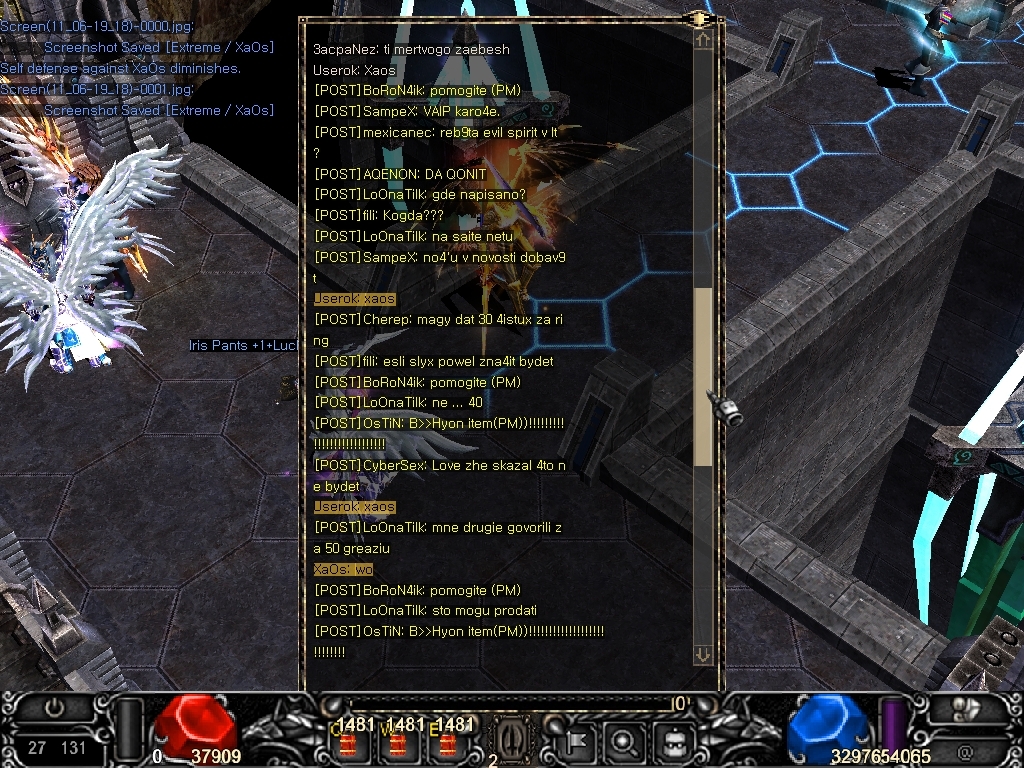Click the magnifying glass icon button
The height and width of the screenshot is (768, 1024).
coord(624,742)
